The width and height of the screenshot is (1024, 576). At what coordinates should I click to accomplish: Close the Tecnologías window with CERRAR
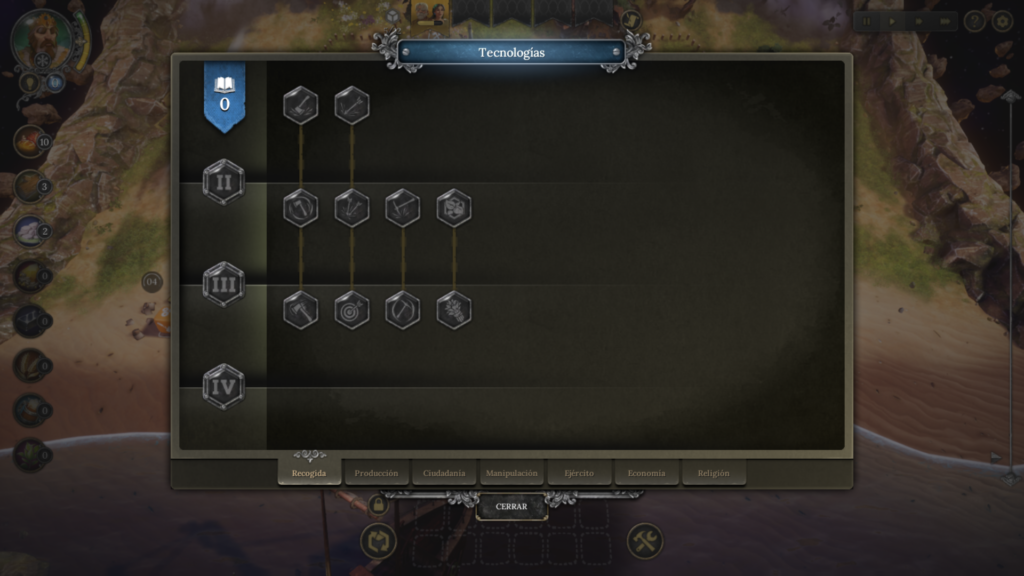click(511, 507)
